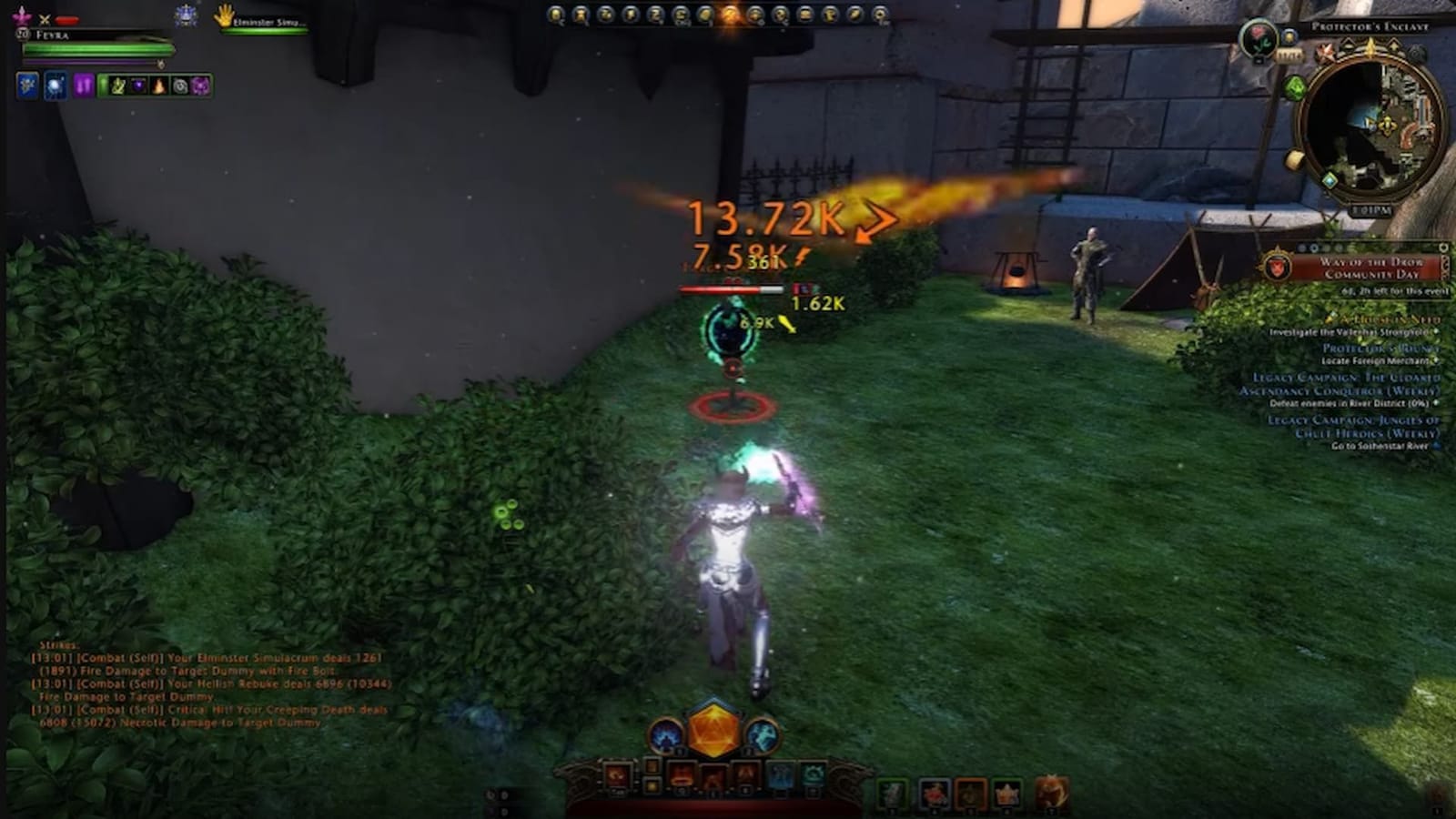Click the Go to Soshenstar River objective
The image size is (1456, 819).
pos(1380,446)
